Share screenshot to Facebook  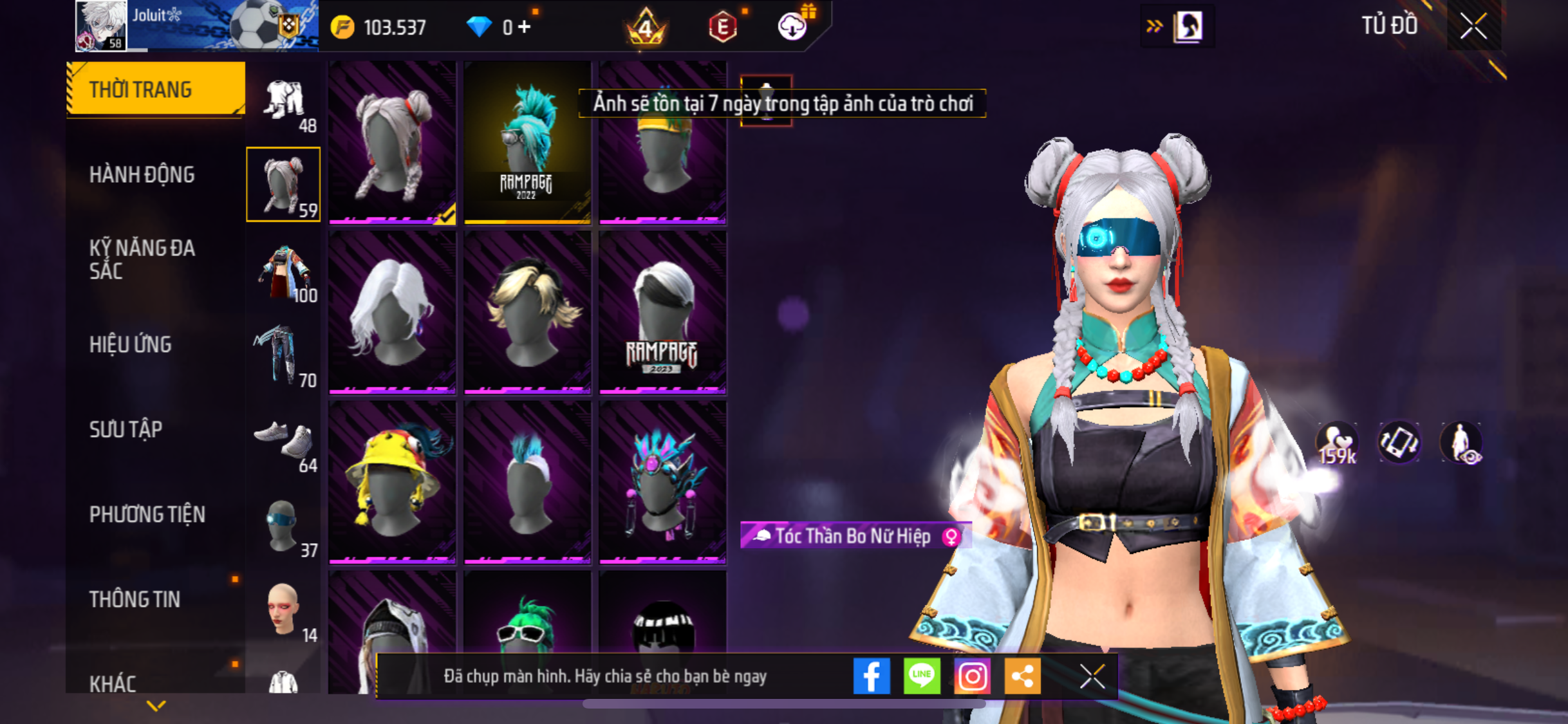tap(872, 676)
